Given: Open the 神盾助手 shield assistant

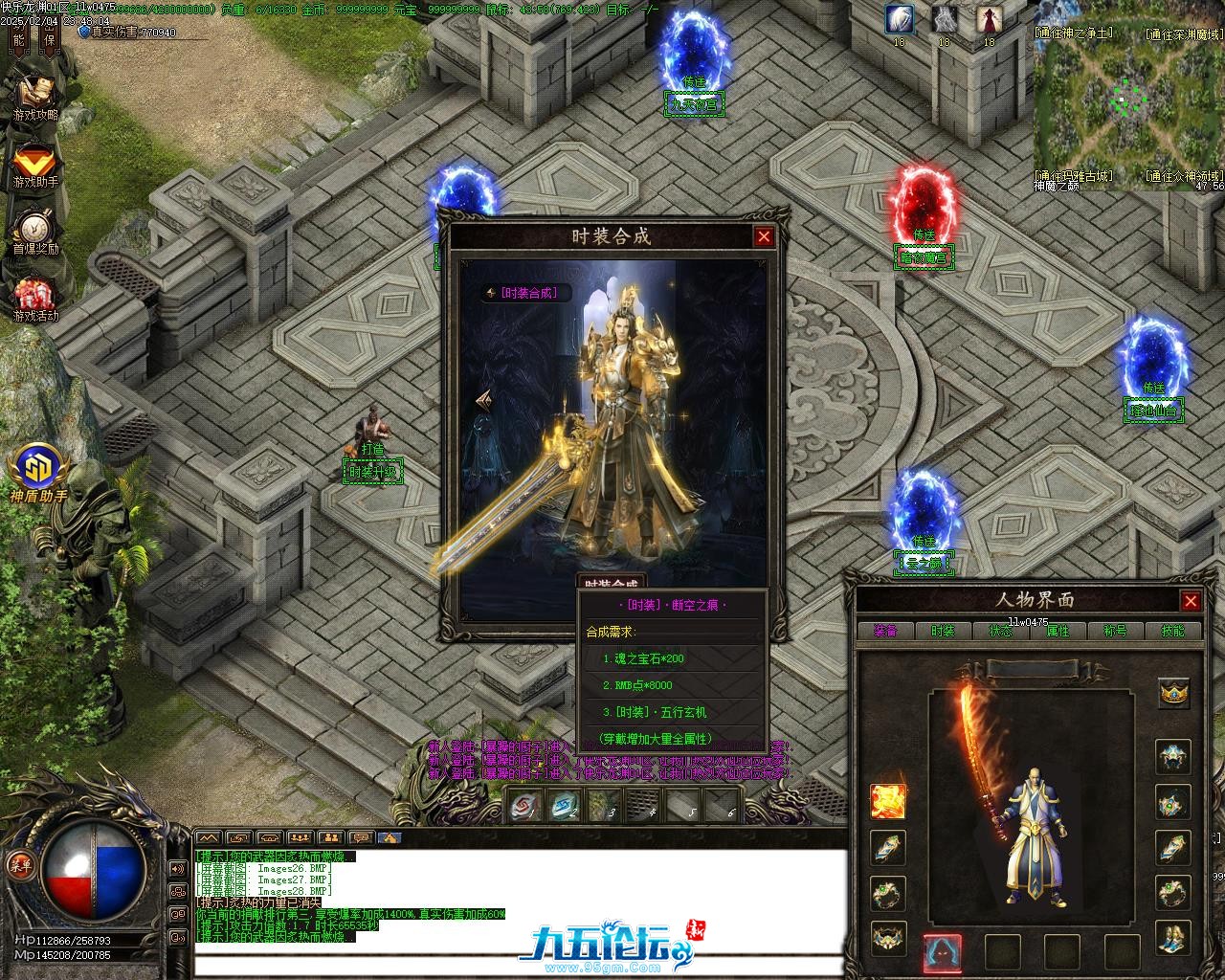Looking at the screenshot, I should click(38, 475).
